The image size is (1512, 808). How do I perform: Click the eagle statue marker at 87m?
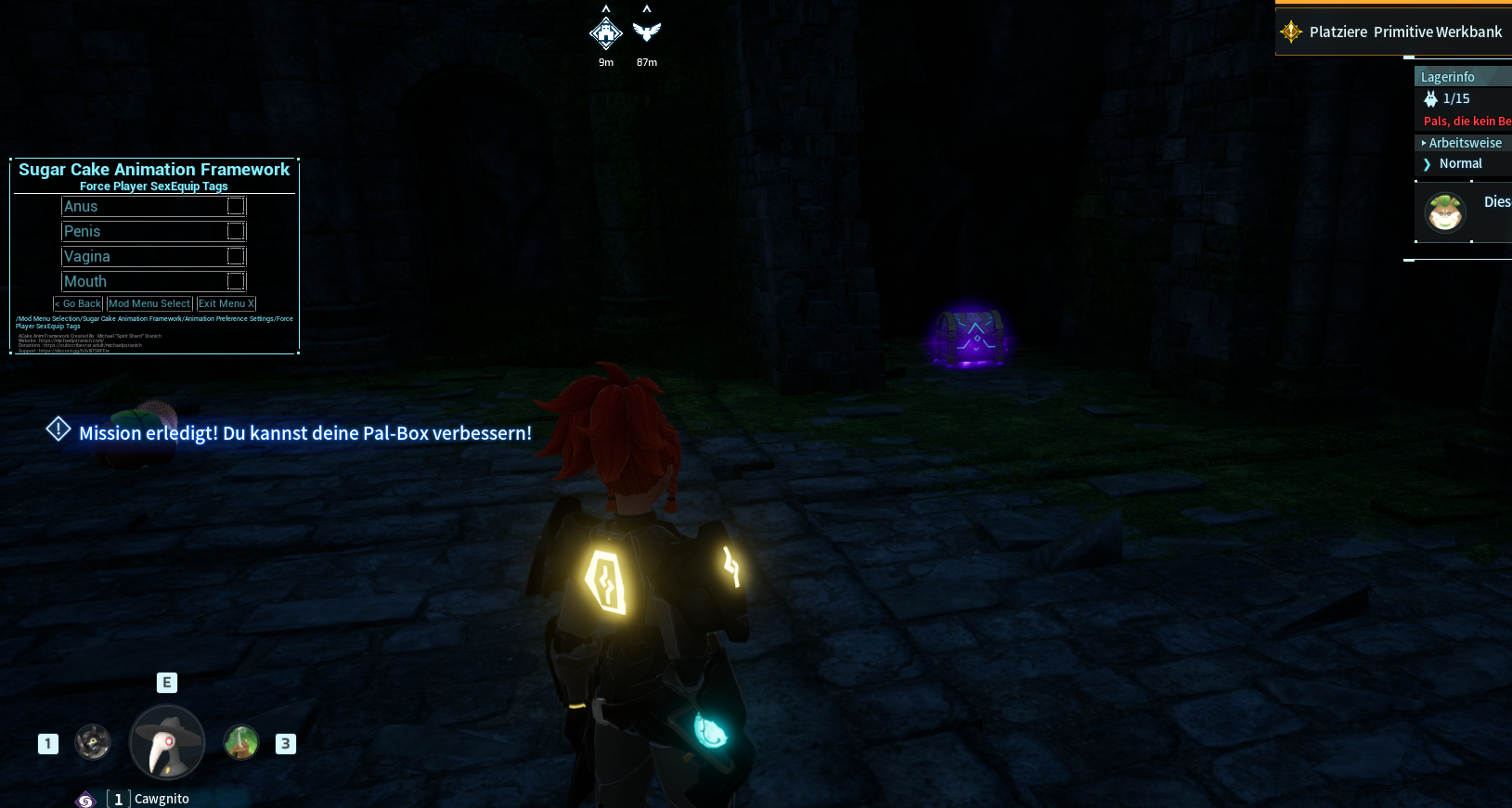coord(645,31)
